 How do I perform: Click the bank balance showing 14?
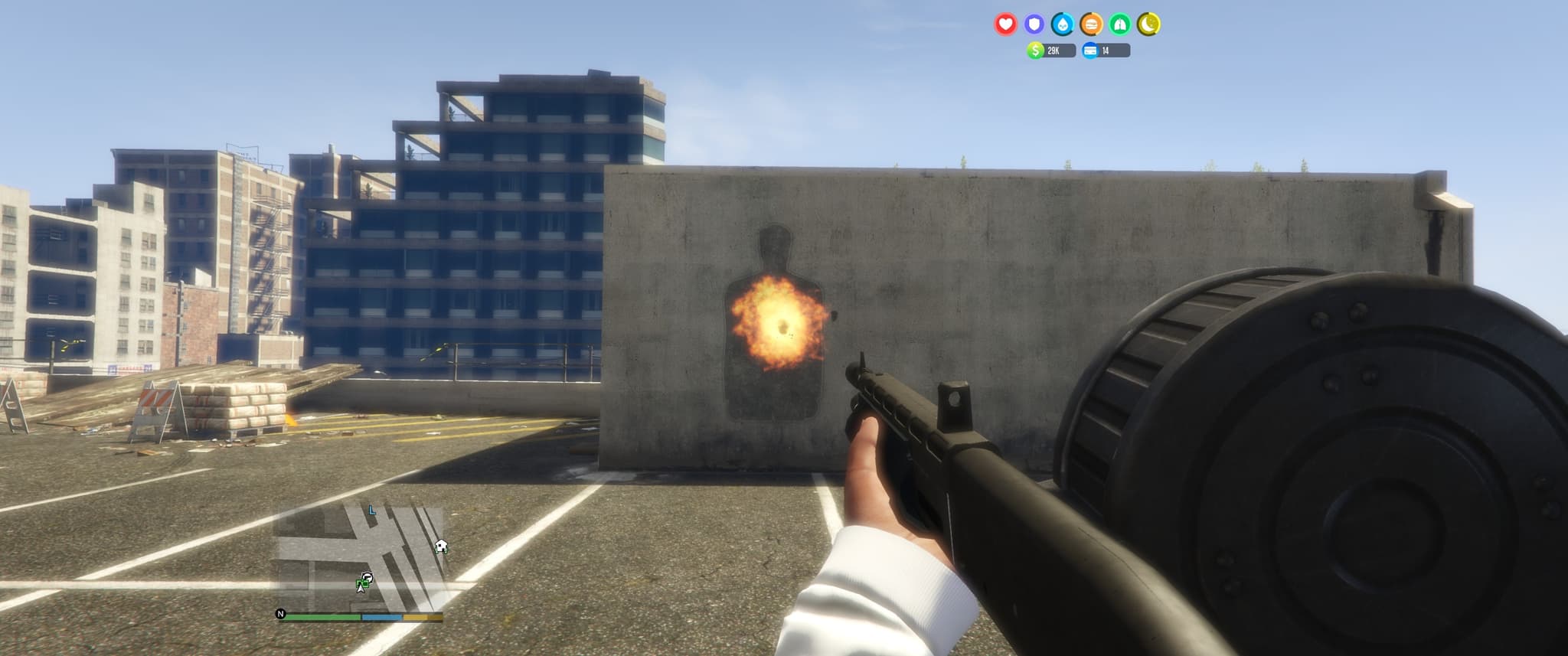pyautogui.click(x=1106, y=52)
